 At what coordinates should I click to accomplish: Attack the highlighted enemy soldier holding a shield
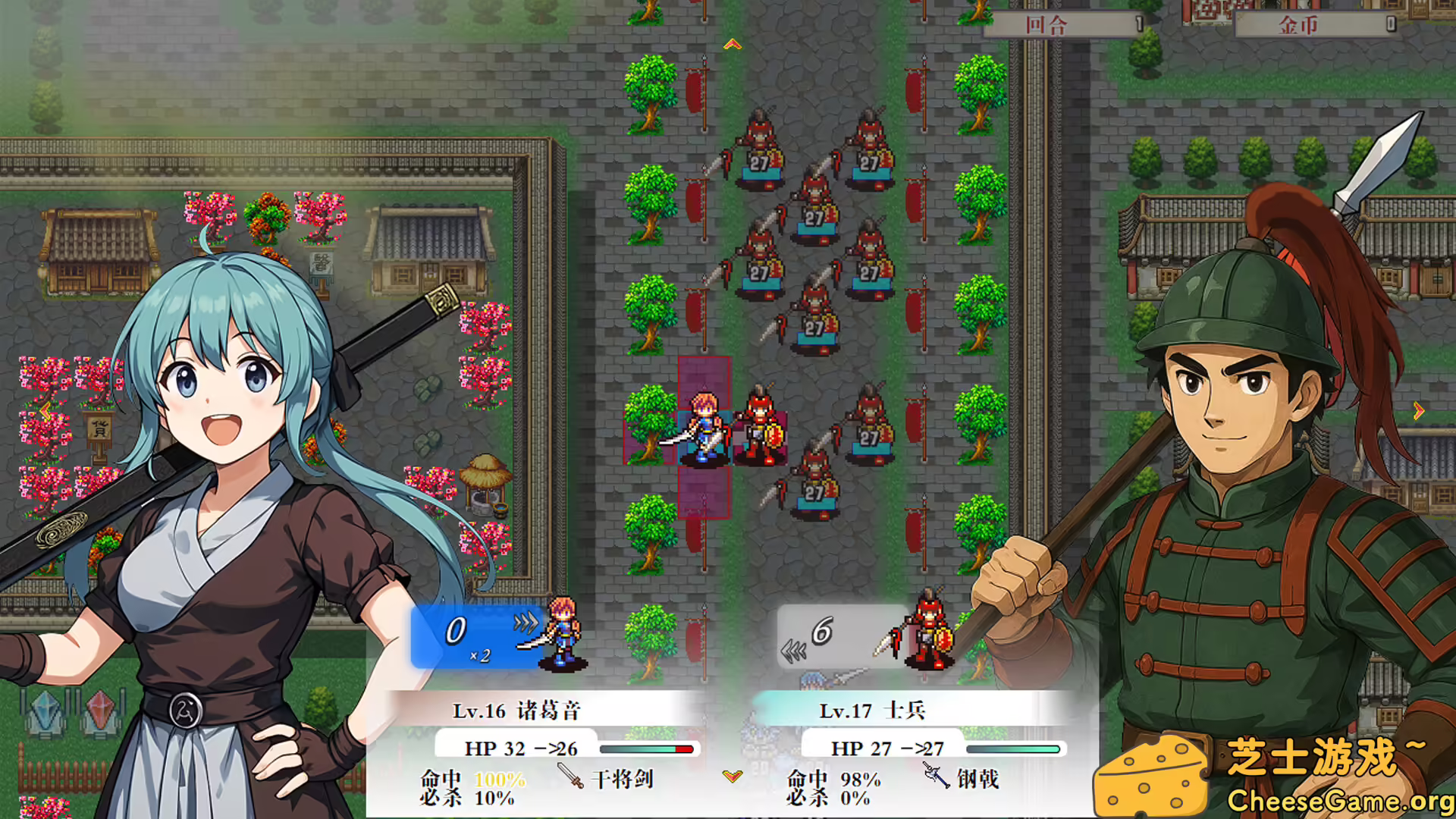761,430
